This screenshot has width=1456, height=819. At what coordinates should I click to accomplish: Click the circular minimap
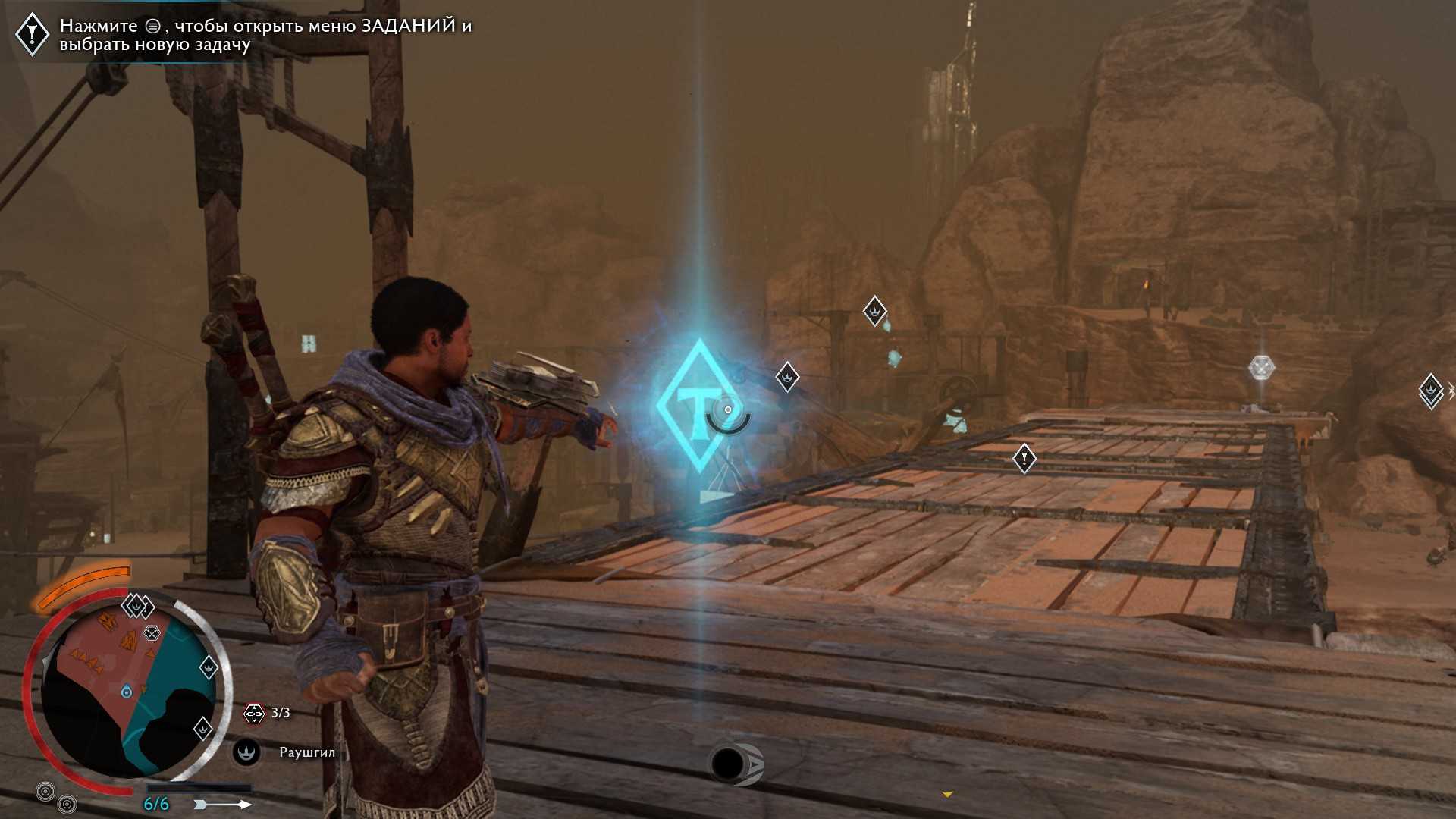[x=127, y=692]
